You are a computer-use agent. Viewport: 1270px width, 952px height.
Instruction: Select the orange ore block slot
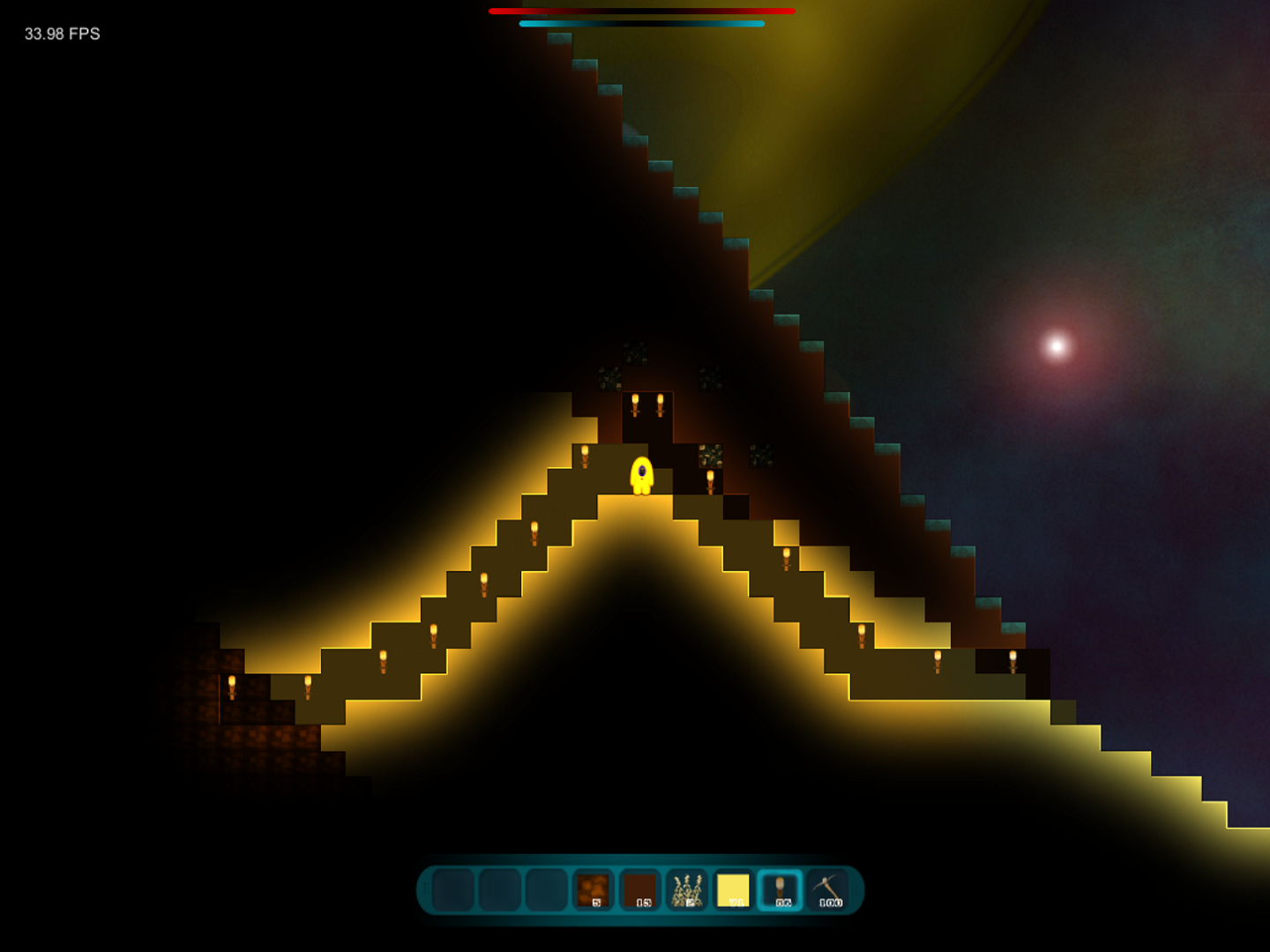(x=593, y=889)
